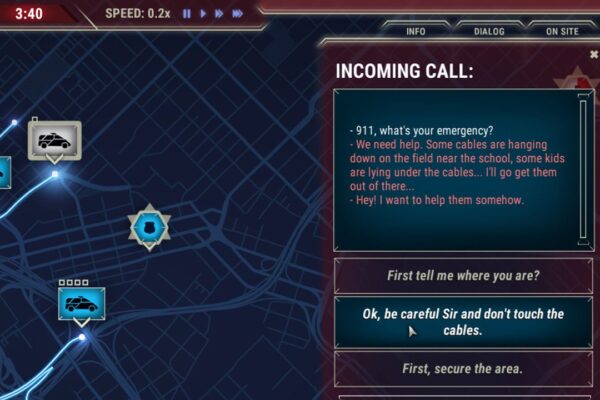
Task: Click the call transcript scrollbar
Action: (x=583, y=169)
